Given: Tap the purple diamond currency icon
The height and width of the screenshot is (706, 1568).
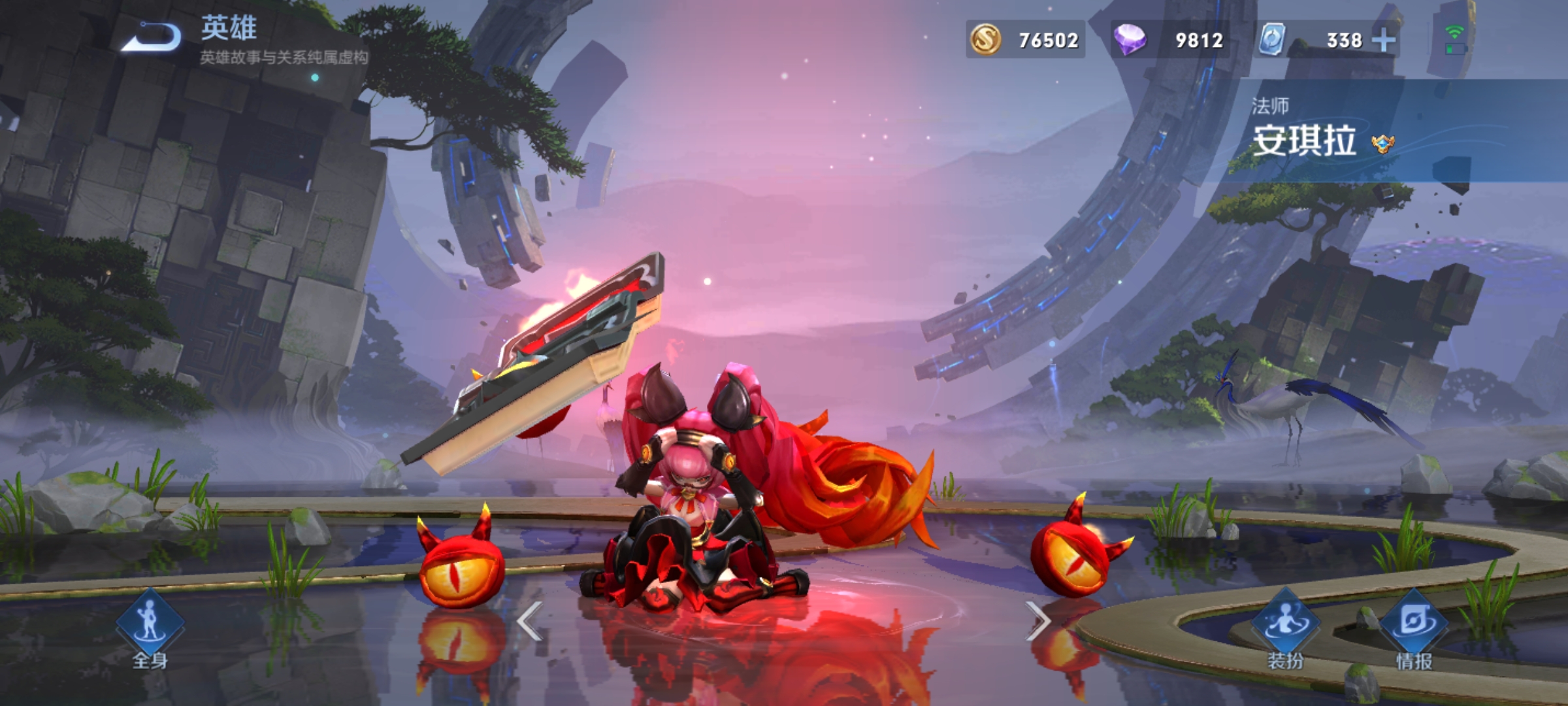Looking at the screenshot, I should coord(1130,39).
